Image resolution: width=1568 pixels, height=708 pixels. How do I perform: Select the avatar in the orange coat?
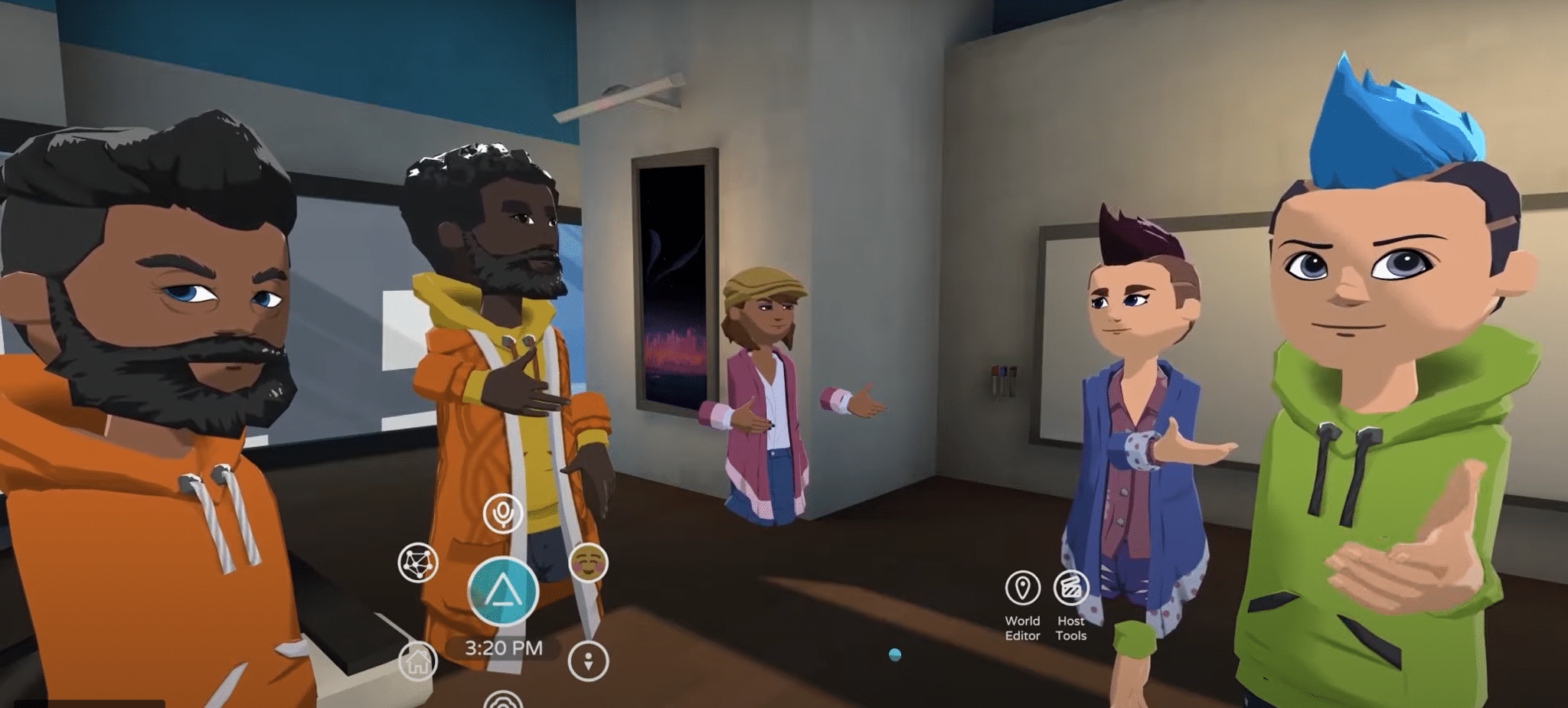click(498, 344)
